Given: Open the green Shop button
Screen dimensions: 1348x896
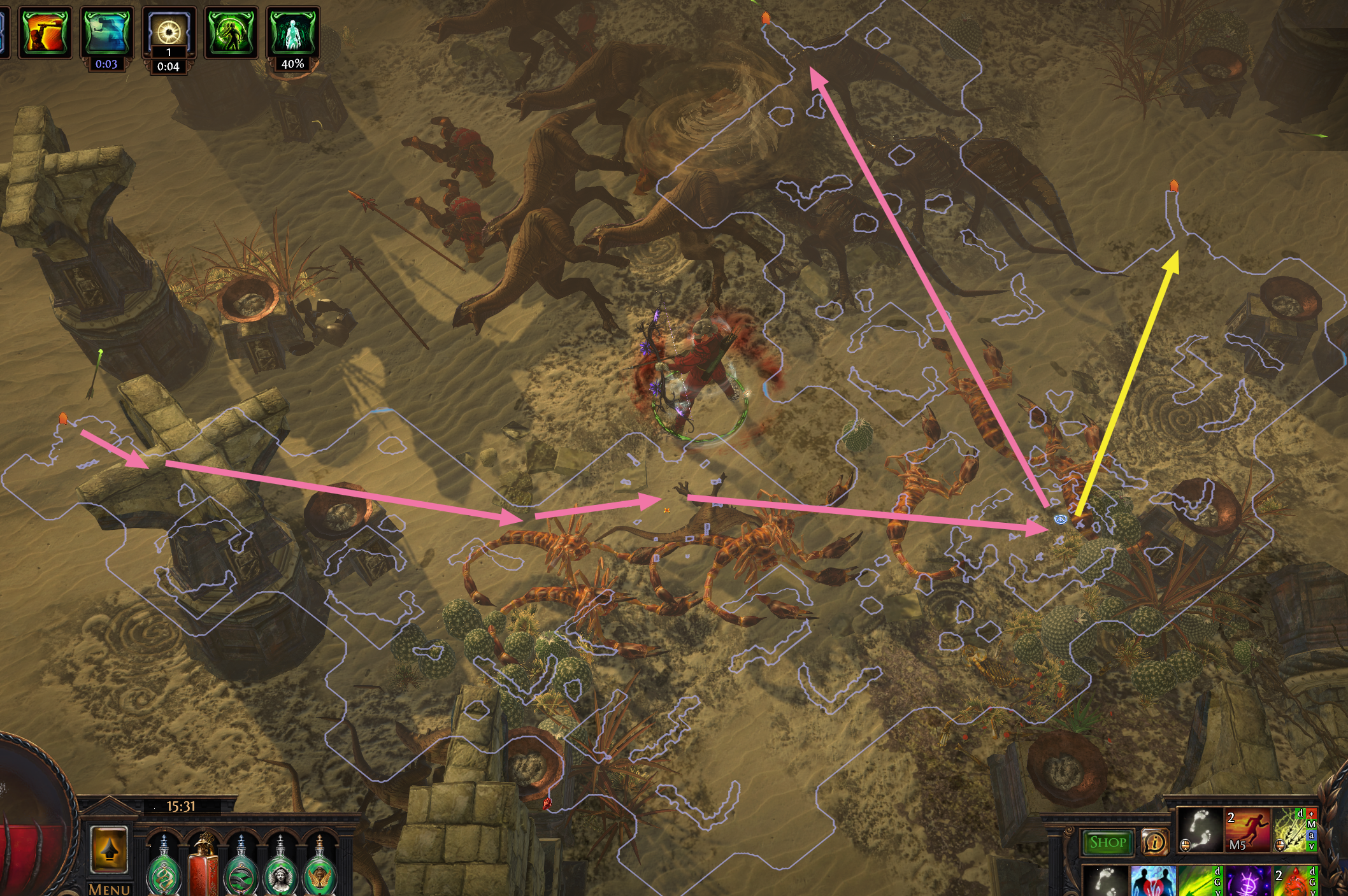Looking at the screenshot, I should [x=1107, y=843].
